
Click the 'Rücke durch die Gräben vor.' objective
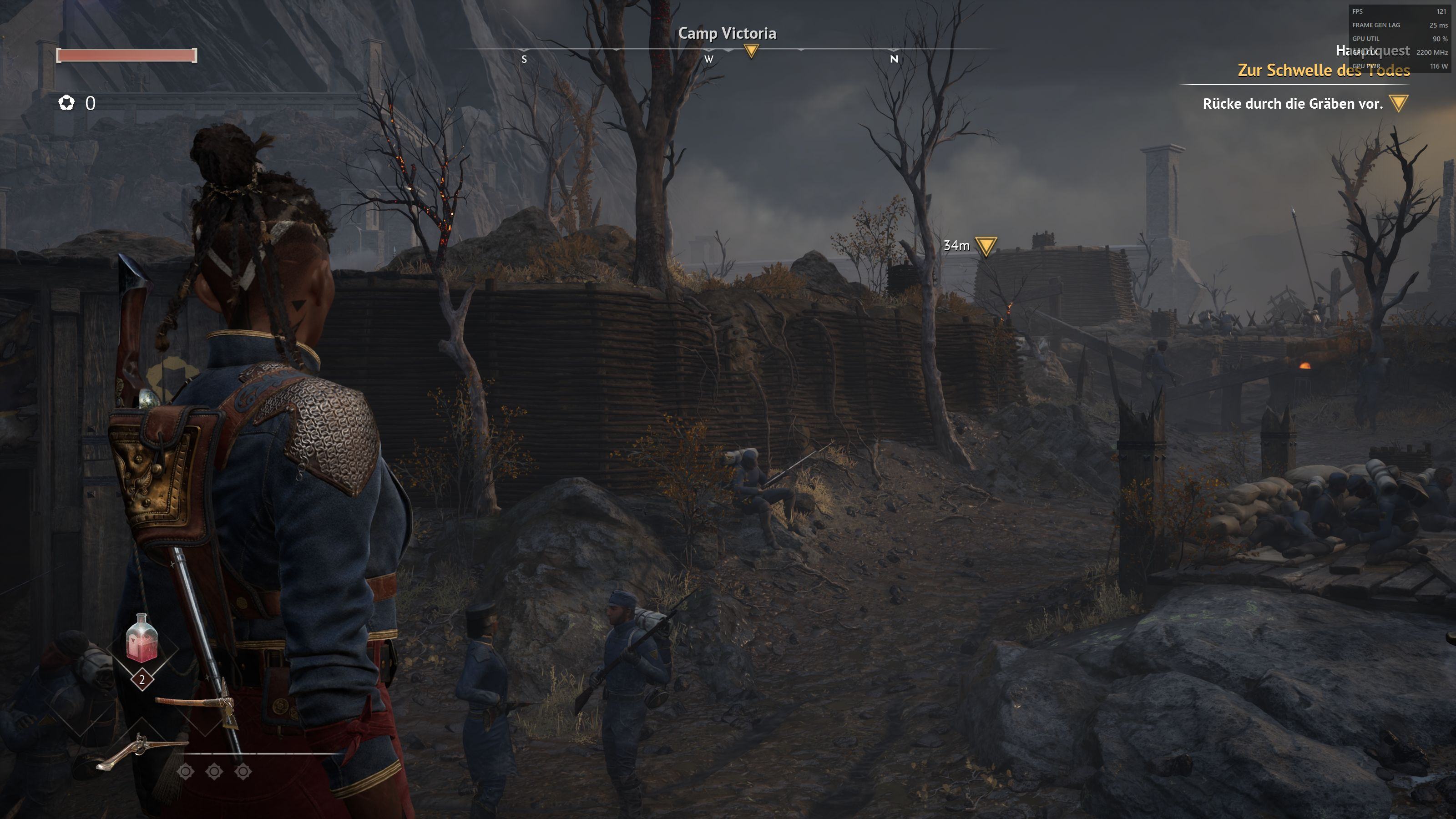click(x=1292, y=103)
